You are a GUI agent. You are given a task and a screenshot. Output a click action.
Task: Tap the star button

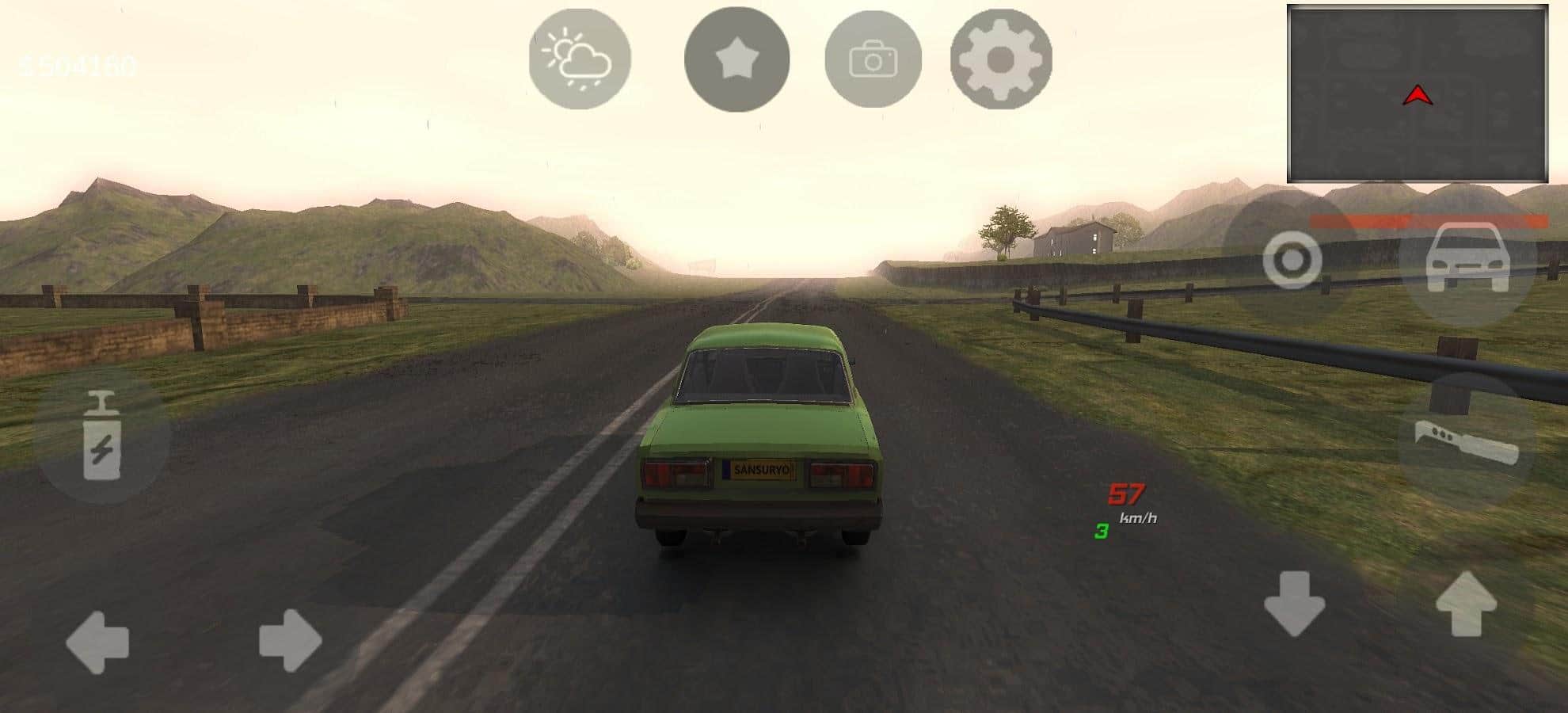[736, 59]
